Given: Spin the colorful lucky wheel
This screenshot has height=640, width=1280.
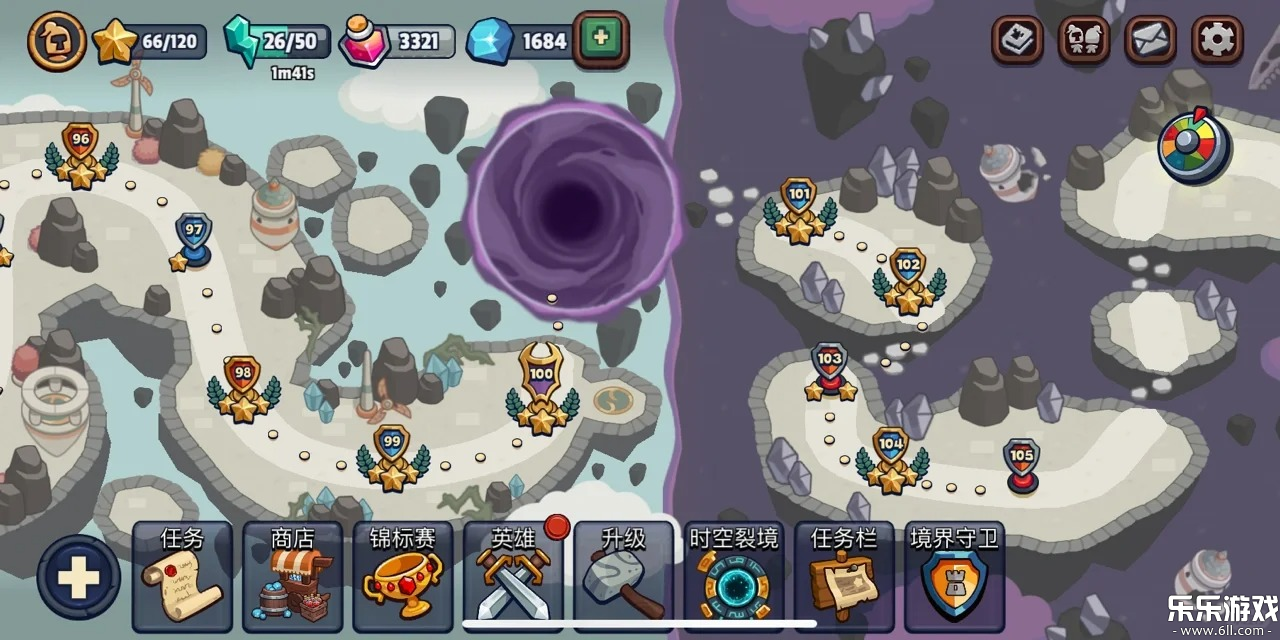Looking at the screenshot, I should (1193, 146).
